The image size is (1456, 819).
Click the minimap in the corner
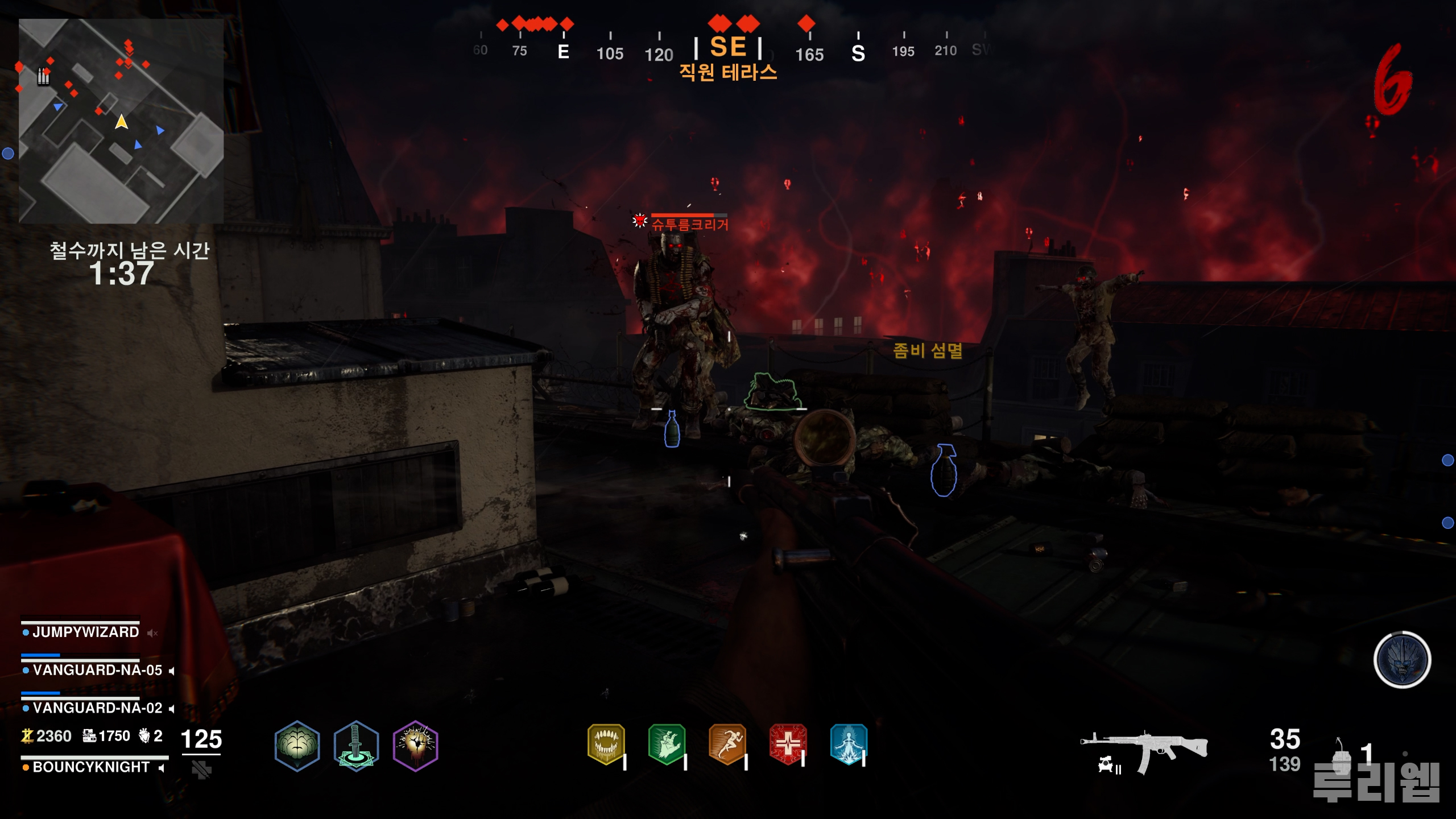[x=121, y=121]
